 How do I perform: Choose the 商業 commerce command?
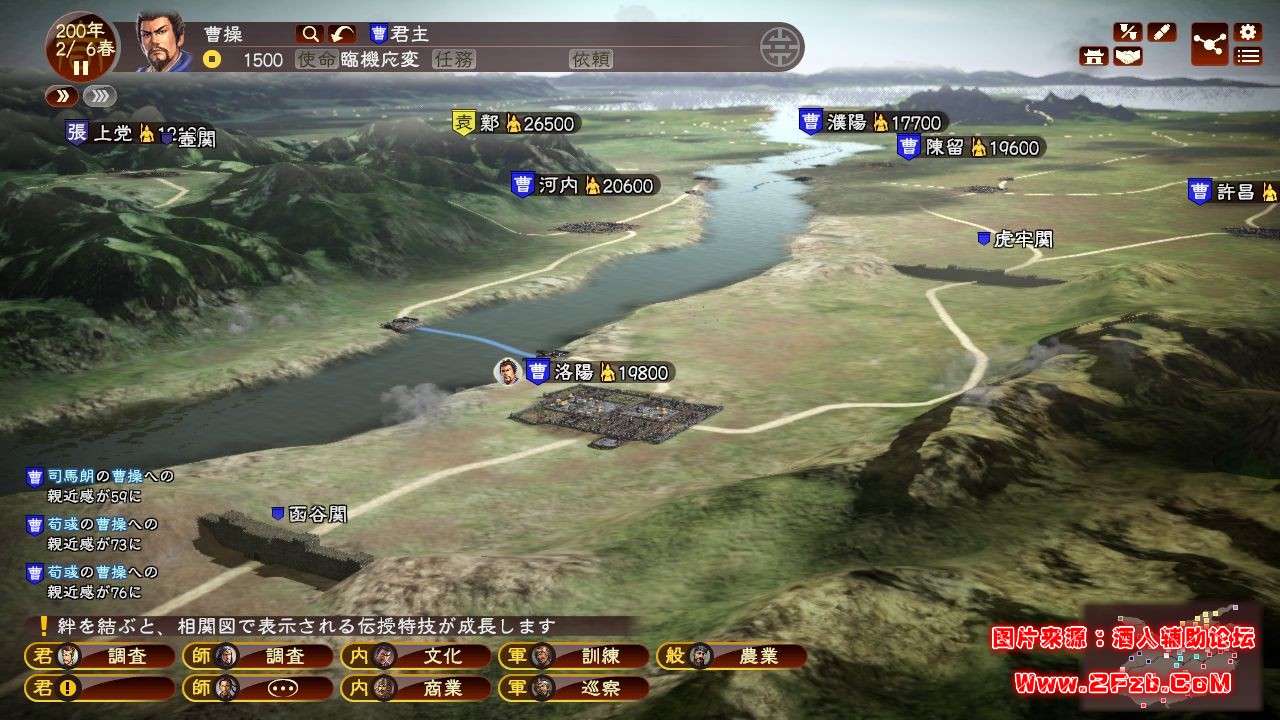point(416,688)
